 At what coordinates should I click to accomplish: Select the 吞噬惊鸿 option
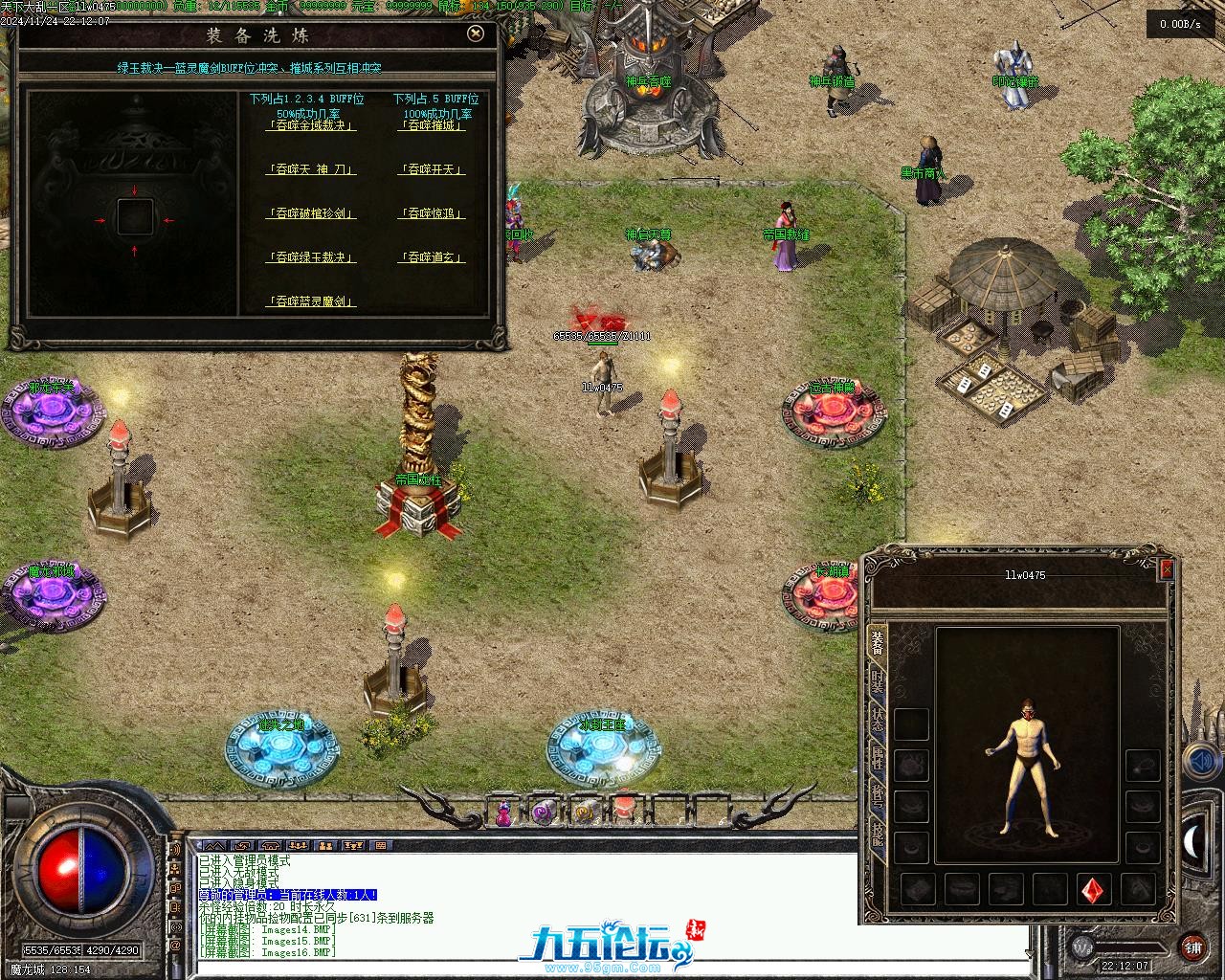coord(431,213)
